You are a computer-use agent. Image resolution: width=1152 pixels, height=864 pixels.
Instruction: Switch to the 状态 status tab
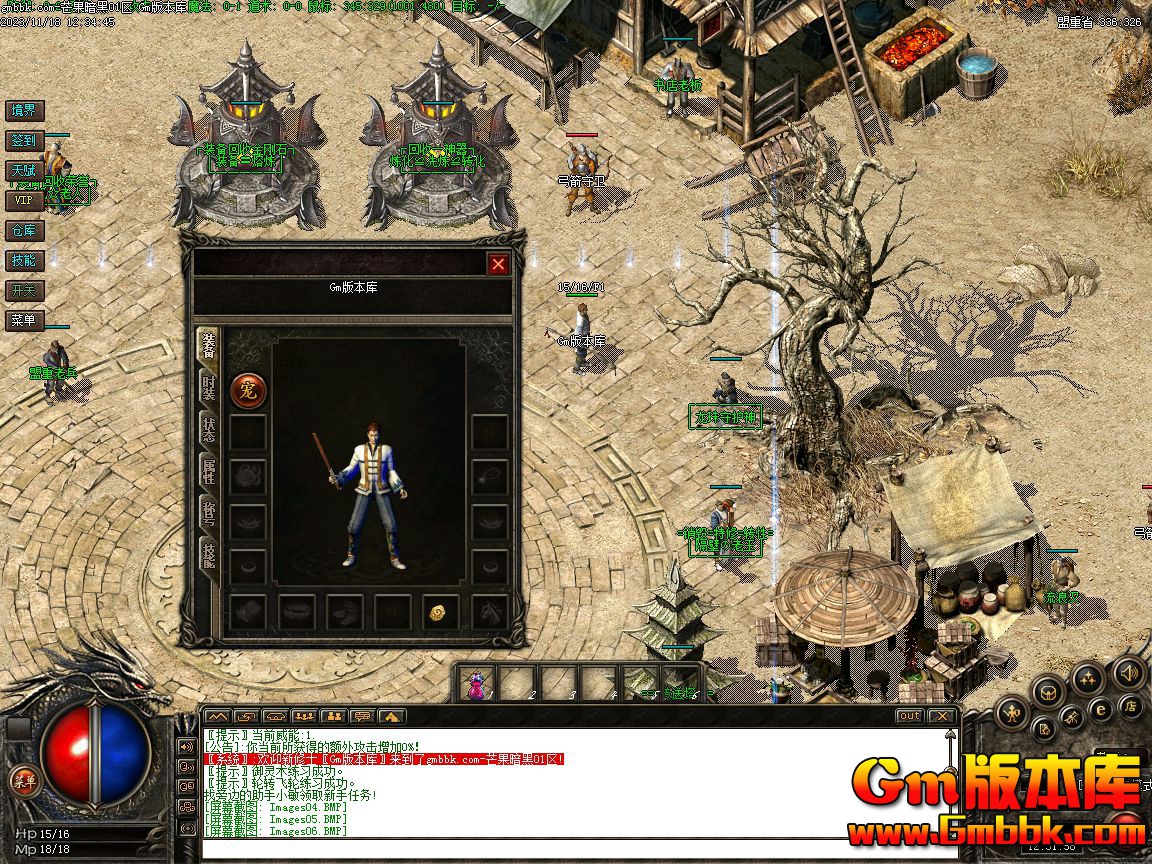[x=208, y=429]
